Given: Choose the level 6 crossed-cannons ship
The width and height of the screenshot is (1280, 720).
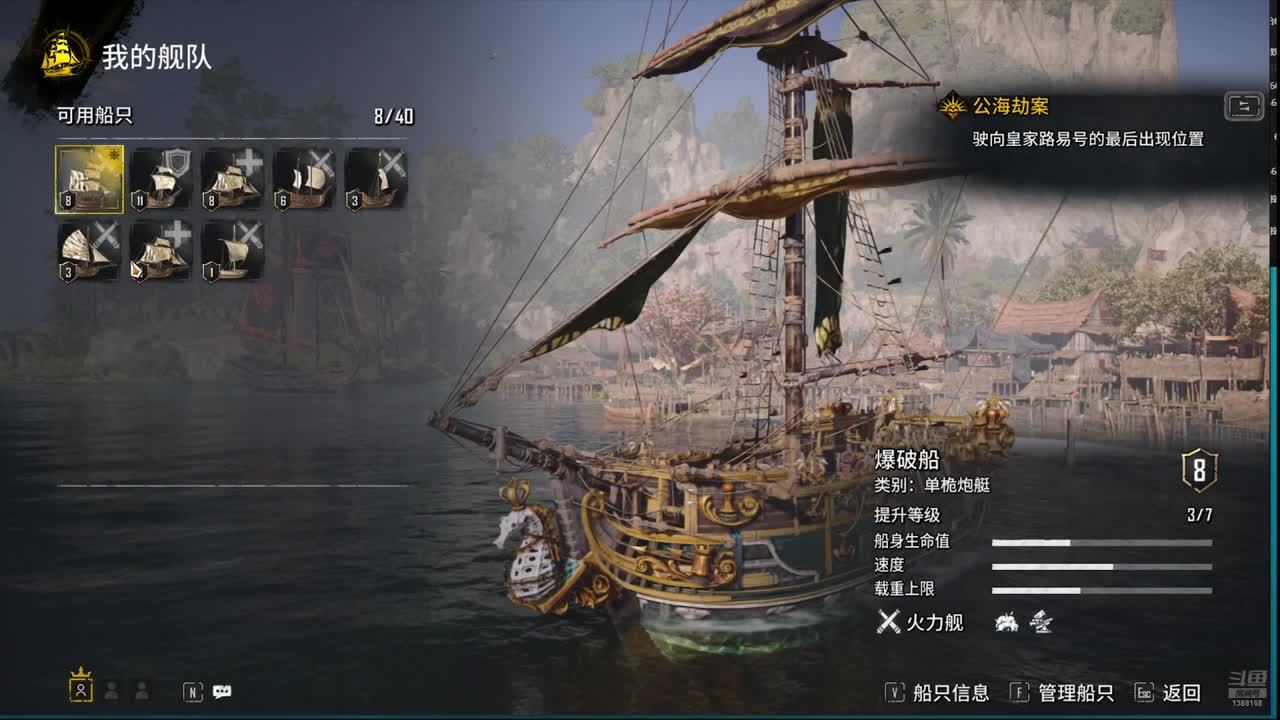Looking at the screenshot, I should click(x=304, y=180).
